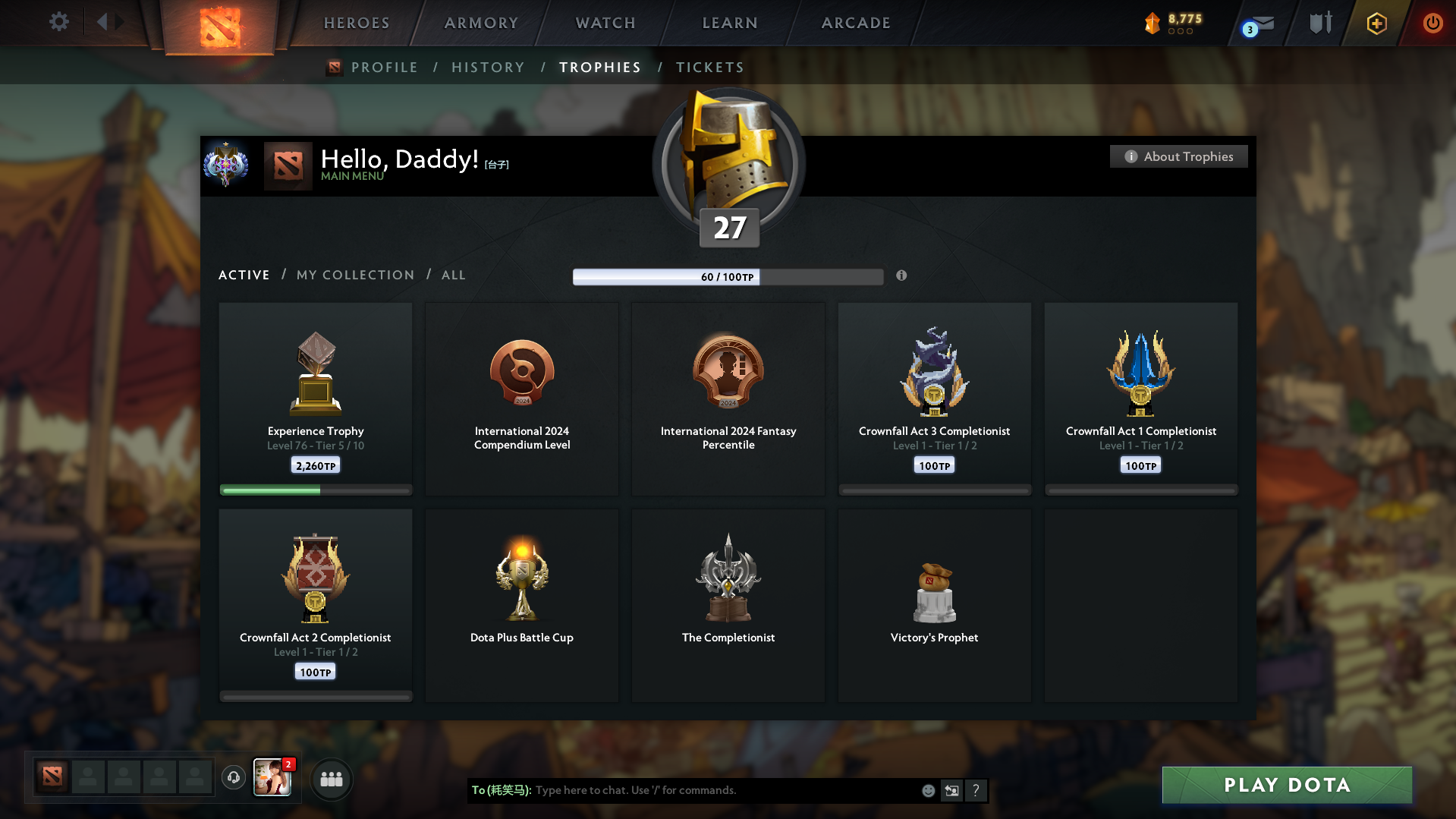Click the 60/100TP progress bar
Viewport: 1456px width, 819px height.
pyautogui.click(x=728, y=277)
